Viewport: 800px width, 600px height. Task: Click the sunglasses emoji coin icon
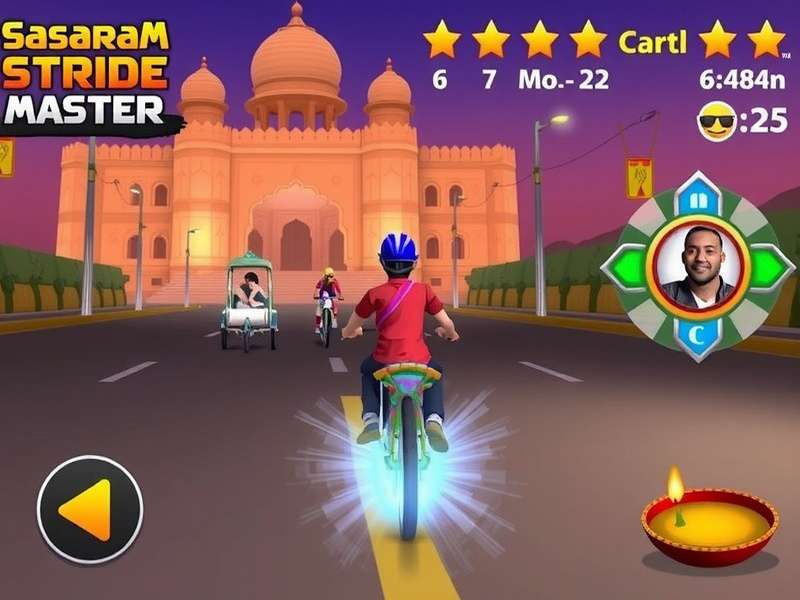(716, 122)
